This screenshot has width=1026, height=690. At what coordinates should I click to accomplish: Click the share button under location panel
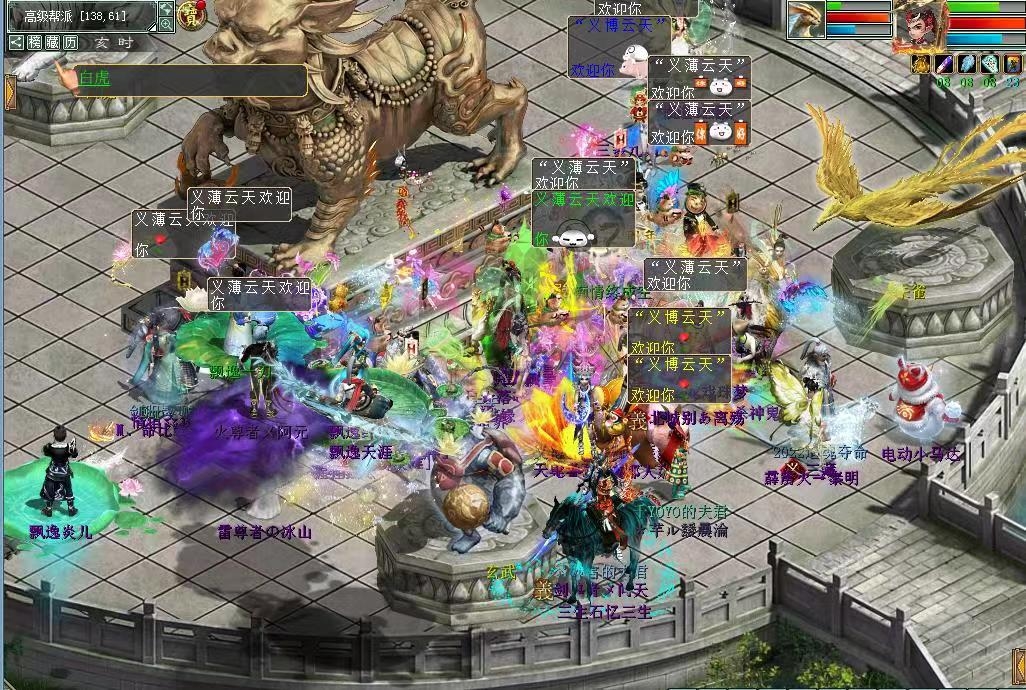[16, 42]
